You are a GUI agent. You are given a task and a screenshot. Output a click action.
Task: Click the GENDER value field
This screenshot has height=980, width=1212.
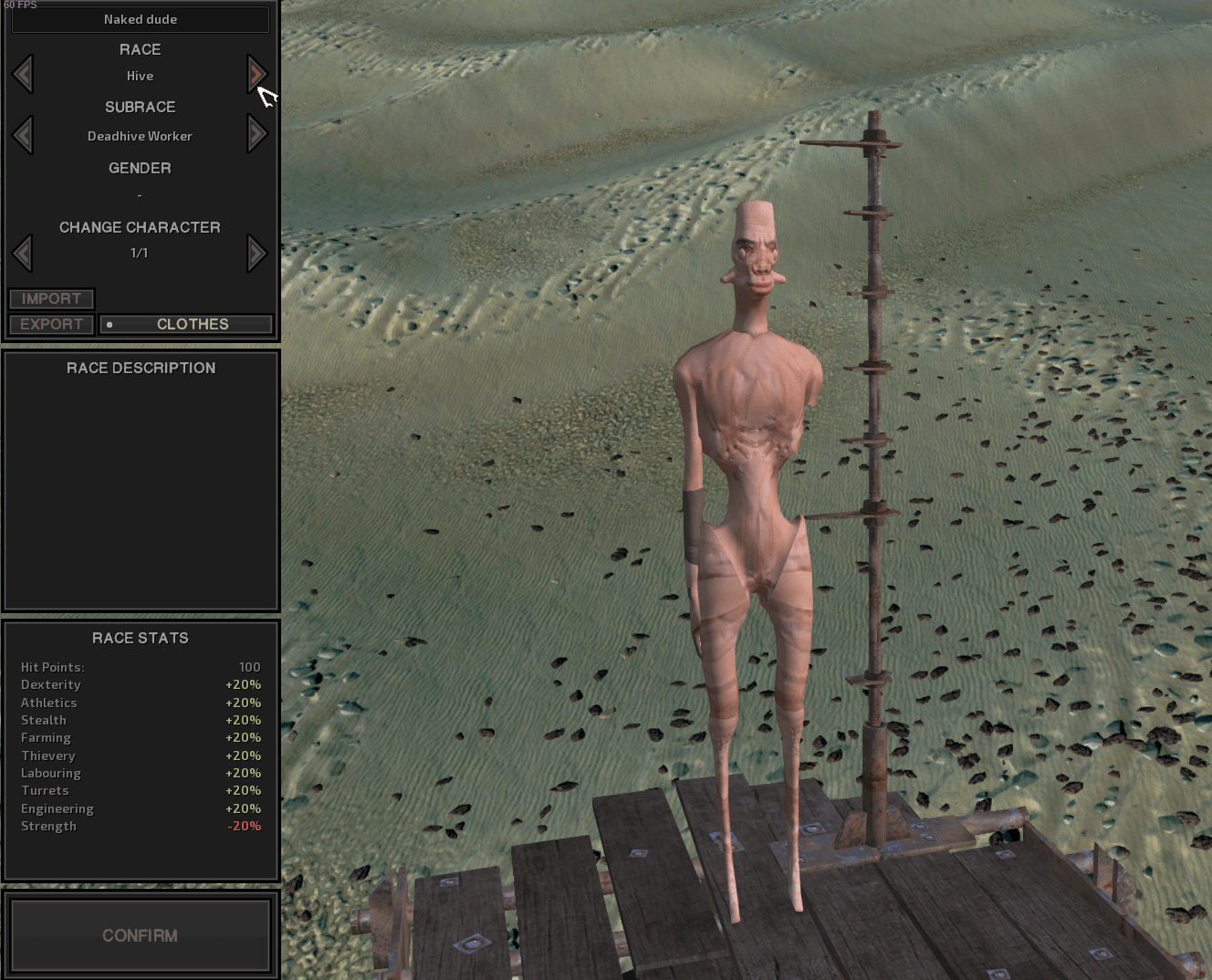140,194
